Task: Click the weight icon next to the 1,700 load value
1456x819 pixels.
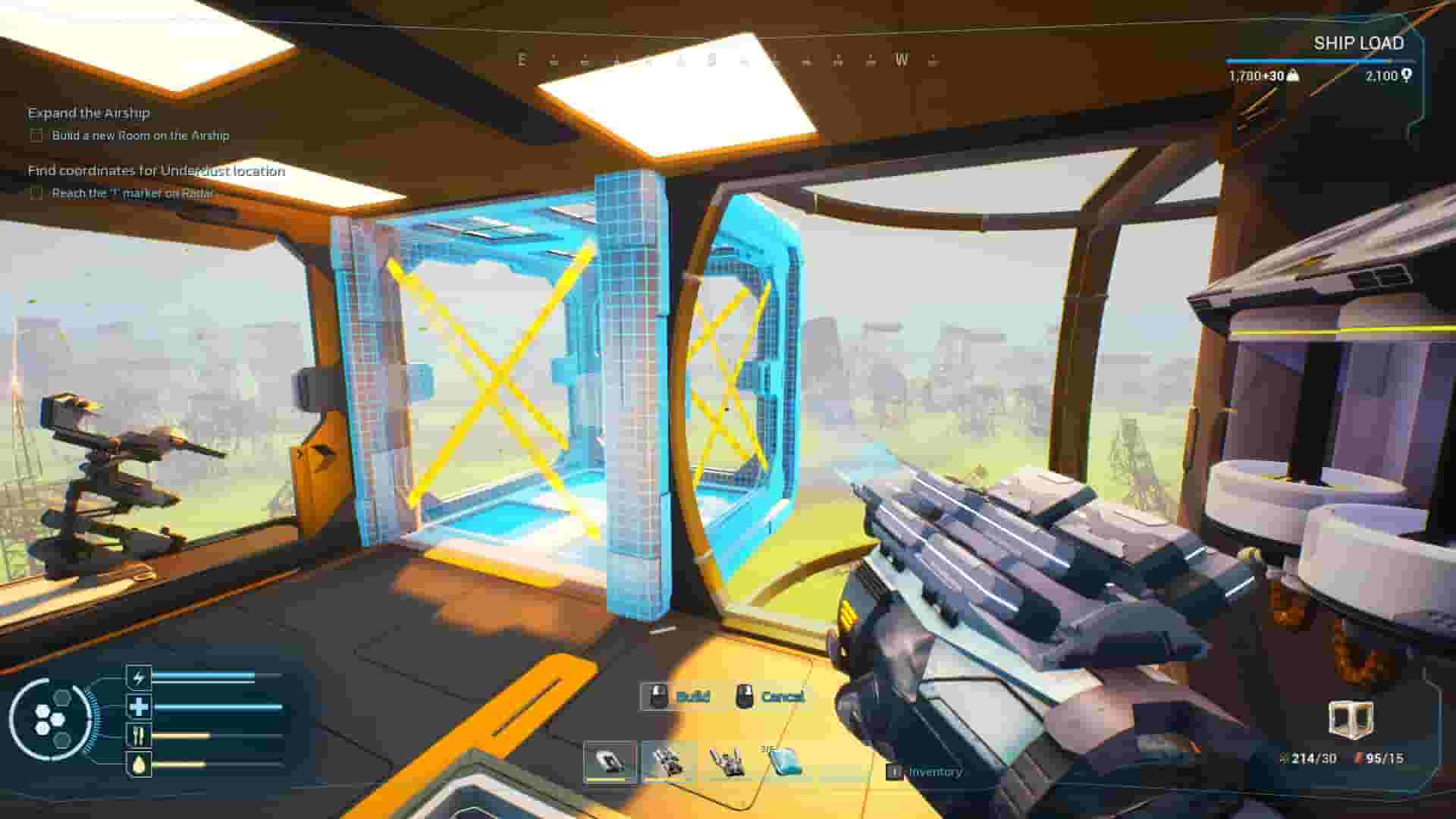Action: 1292,76
